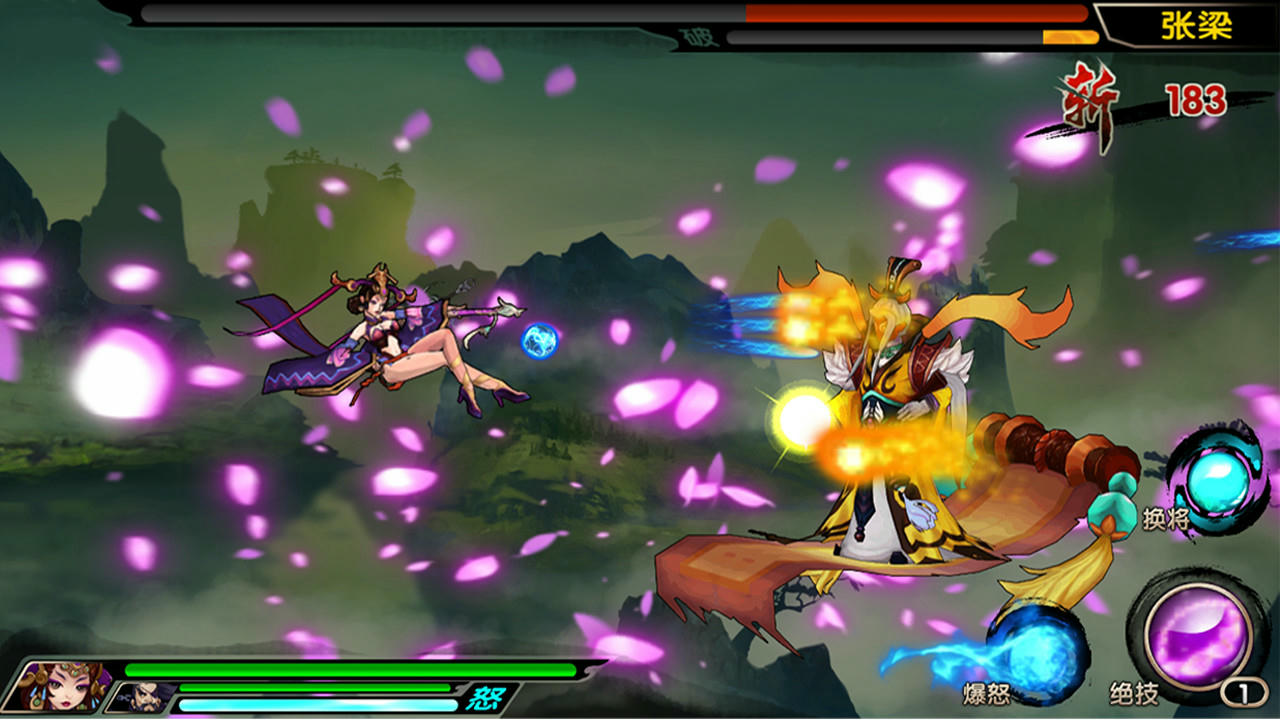
Task: Select the female hero portrait
Action: pyautogui.click(x=62, y=686)
